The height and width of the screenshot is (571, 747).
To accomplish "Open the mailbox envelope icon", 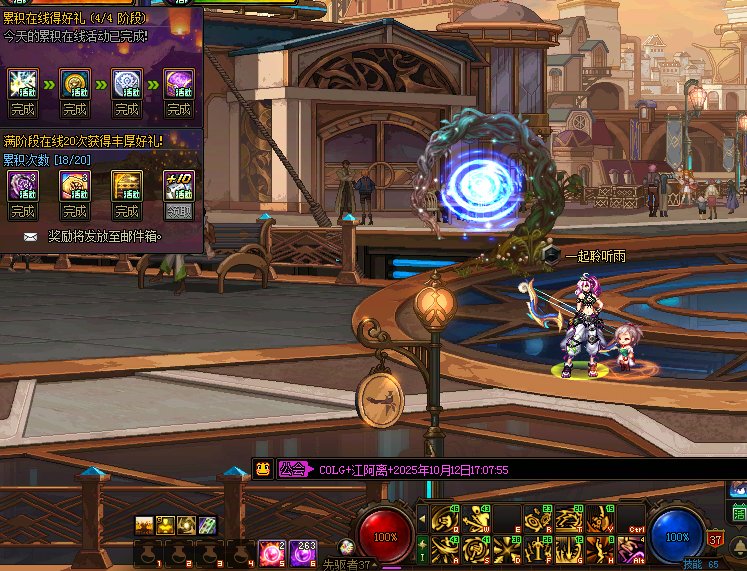I will [x=30, y=237].
